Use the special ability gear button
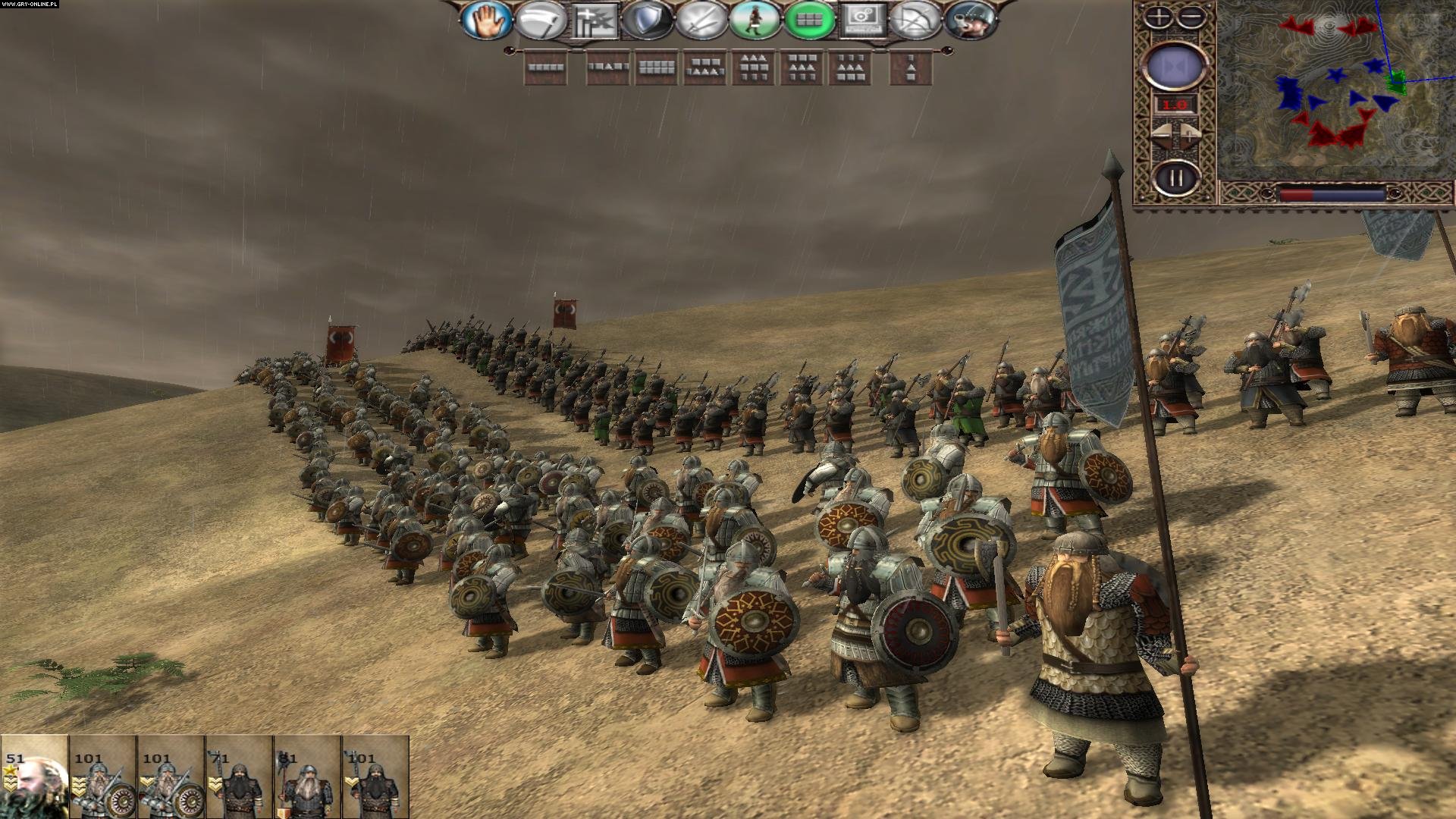The image size is (1456, 819). (862, 20)
